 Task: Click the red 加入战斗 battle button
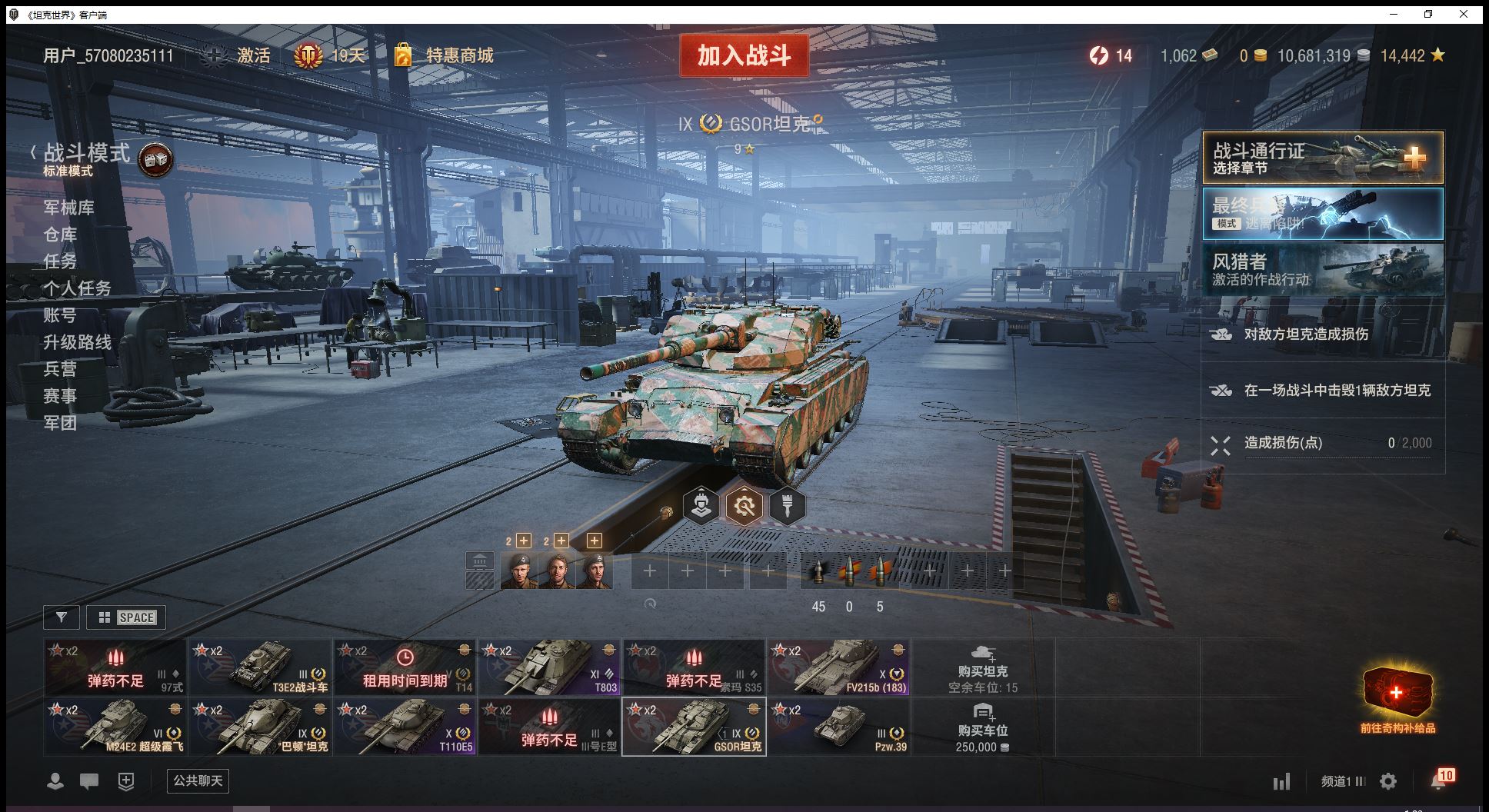click(744, 55)
